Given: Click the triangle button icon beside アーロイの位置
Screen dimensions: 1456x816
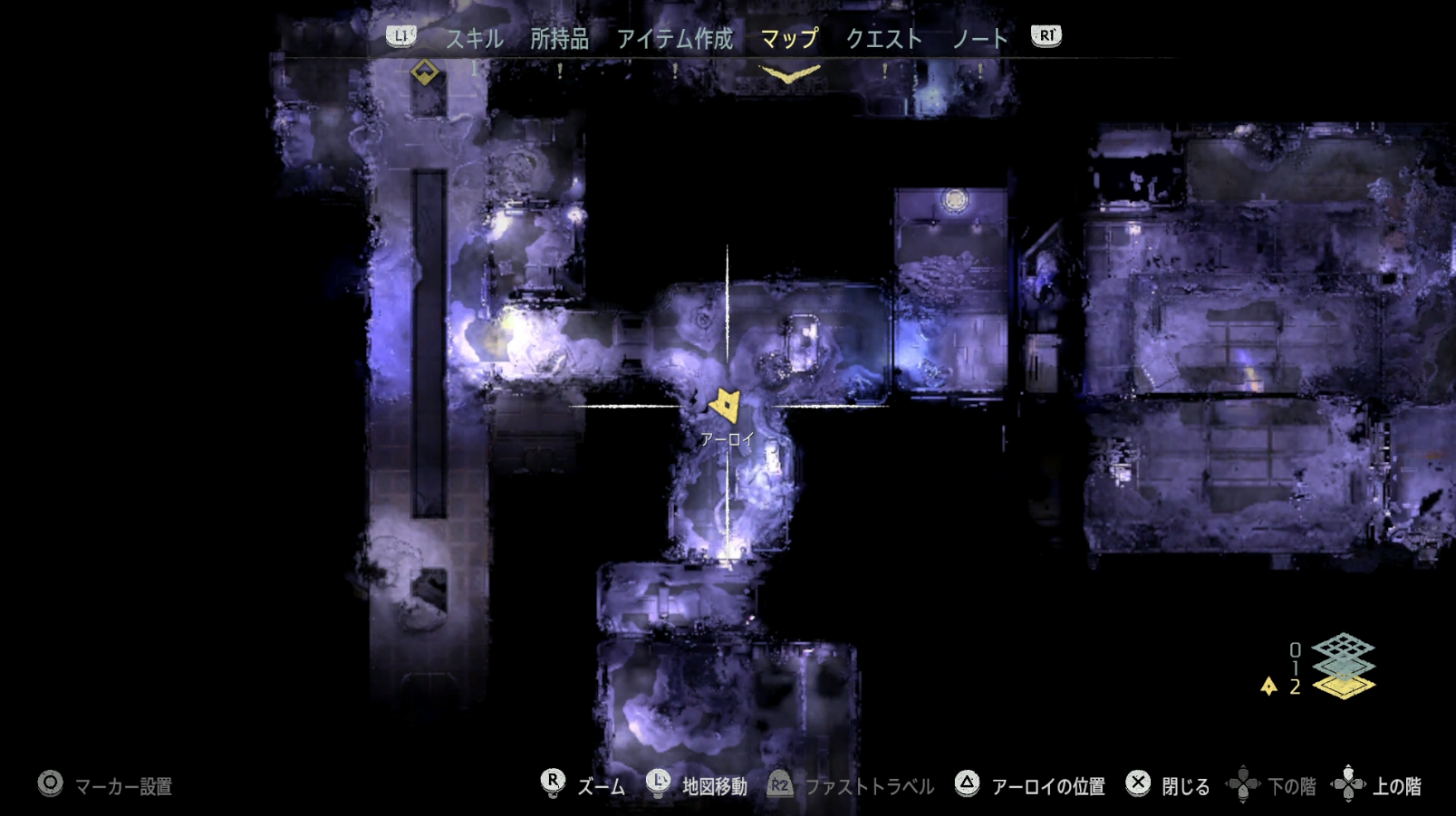Looking at the screenshot, I should point(968,781).
